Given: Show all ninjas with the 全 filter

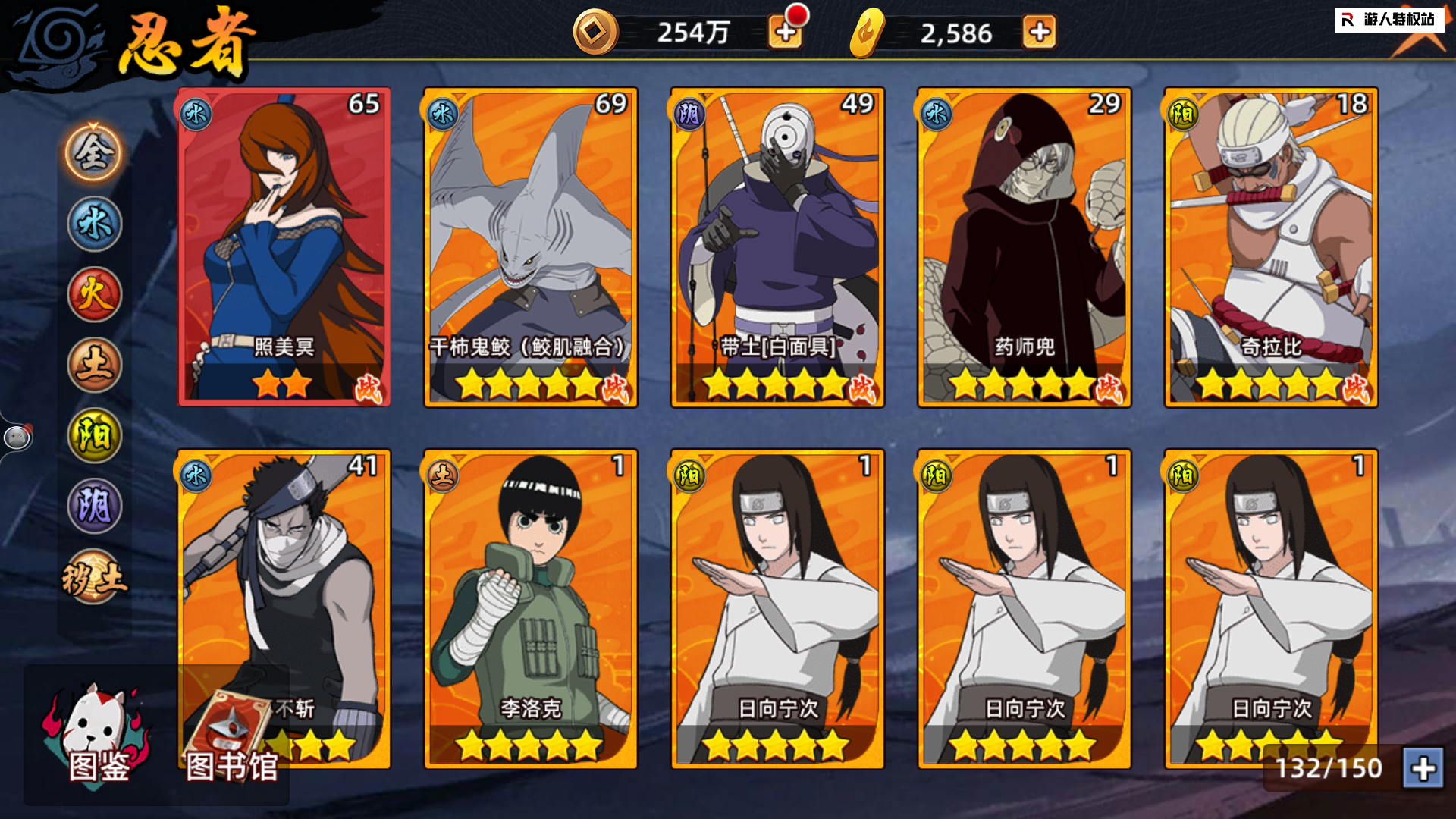Looking at the screenshot, I should (94, 153).
